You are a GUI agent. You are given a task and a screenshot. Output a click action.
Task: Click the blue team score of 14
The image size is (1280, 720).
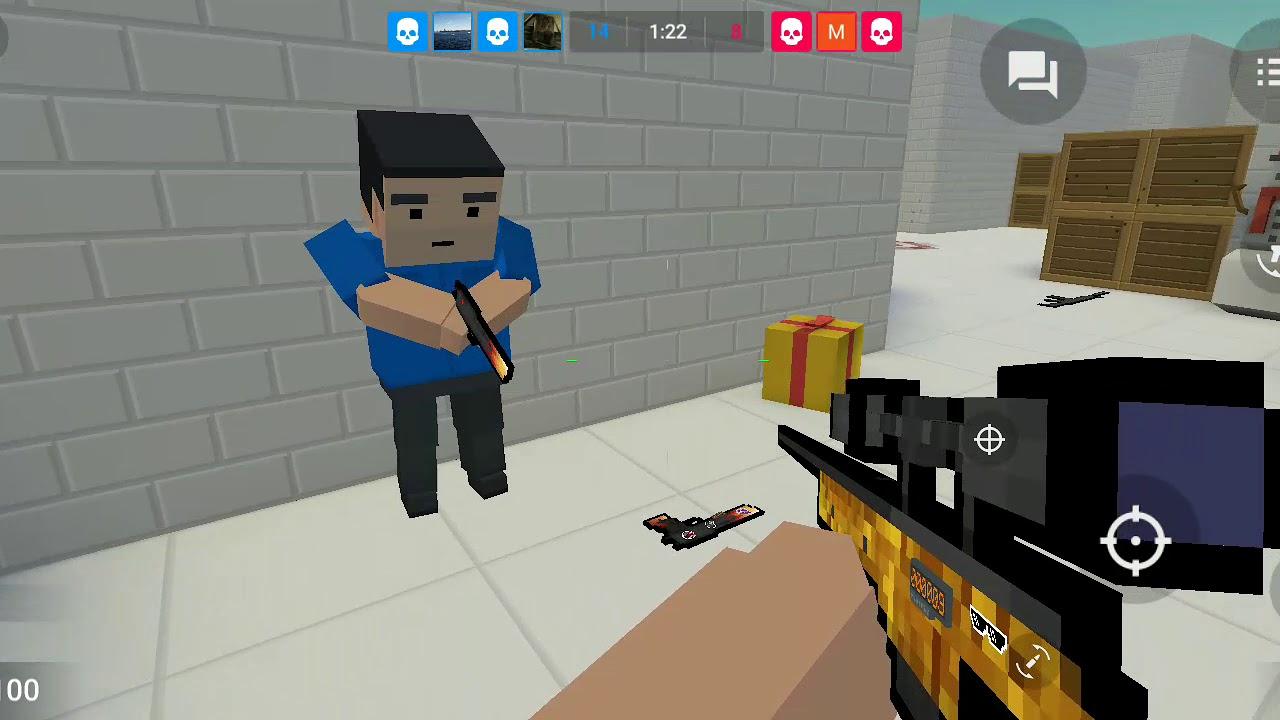(x=599, y=31)
